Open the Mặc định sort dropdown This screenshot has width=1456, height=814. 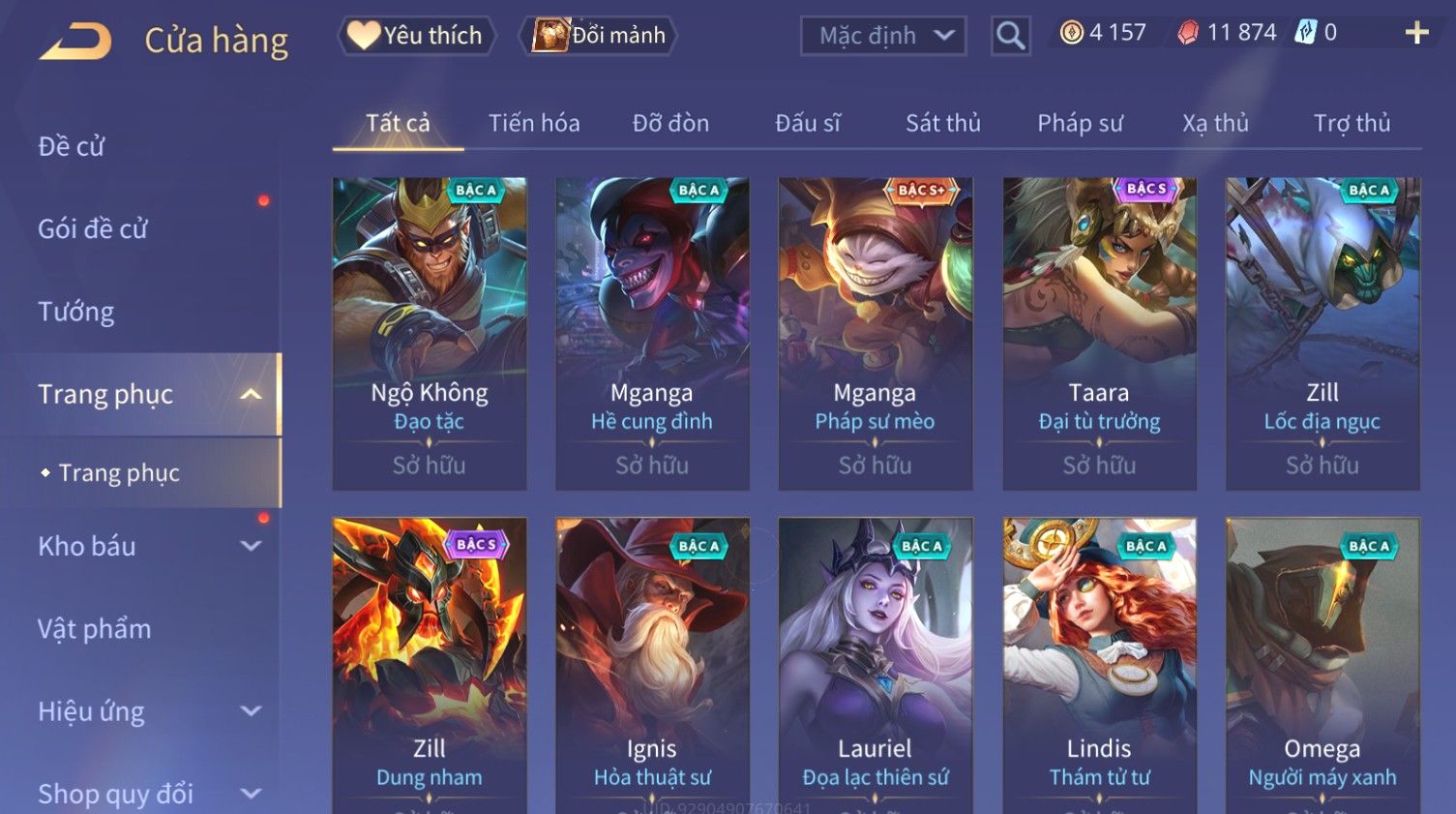coord(882,36)
